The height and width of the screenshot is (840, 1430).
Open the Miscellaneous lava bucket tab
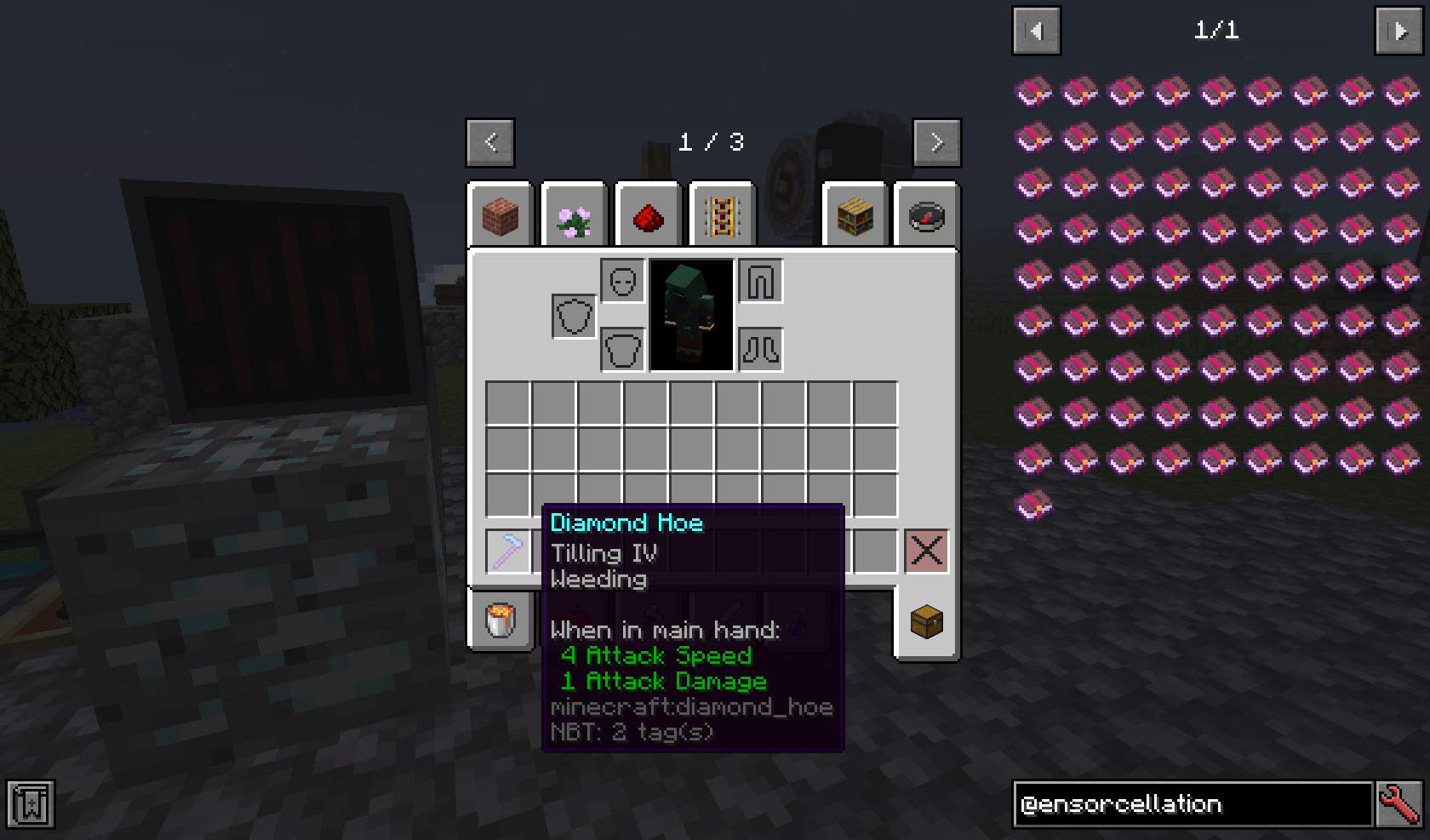(500, 620)
